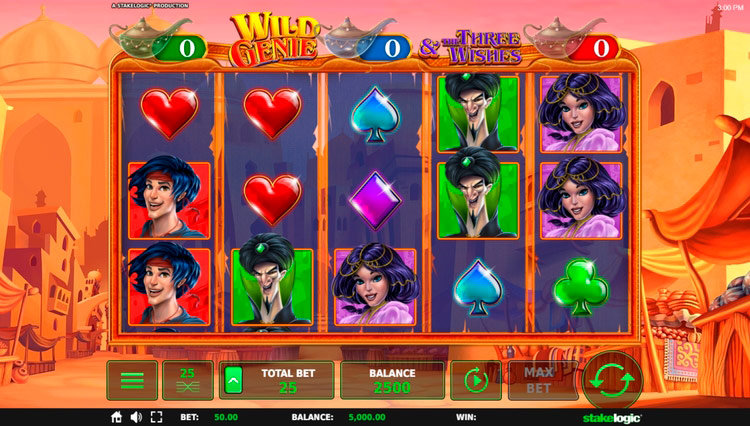
Task: Click the Max Bet button
Action: [539, 380]
